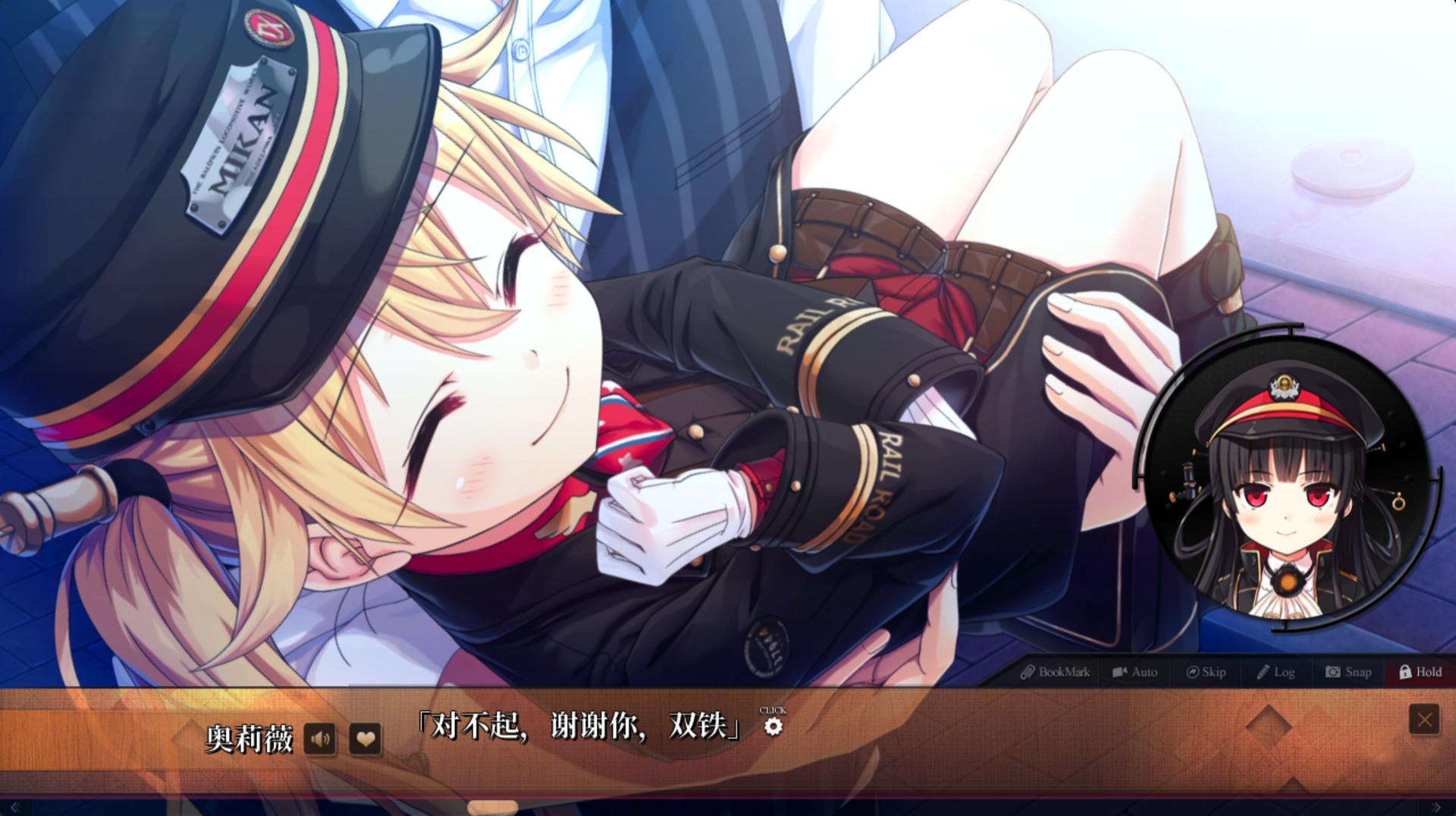Favorite the voice line with the heart toggle
This screenshot has height=816, width=1456.
click(365, 737)
